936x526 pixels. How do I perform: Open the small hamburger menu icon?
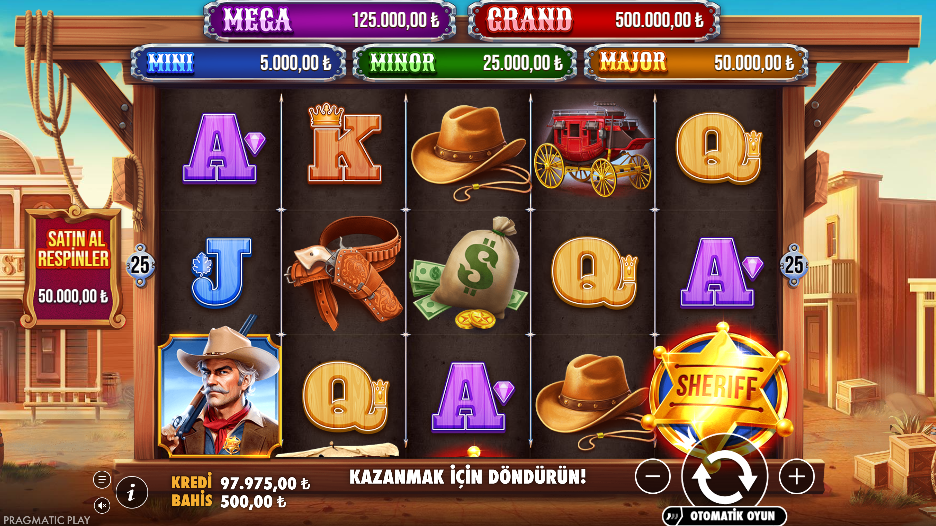coord(102,479)
